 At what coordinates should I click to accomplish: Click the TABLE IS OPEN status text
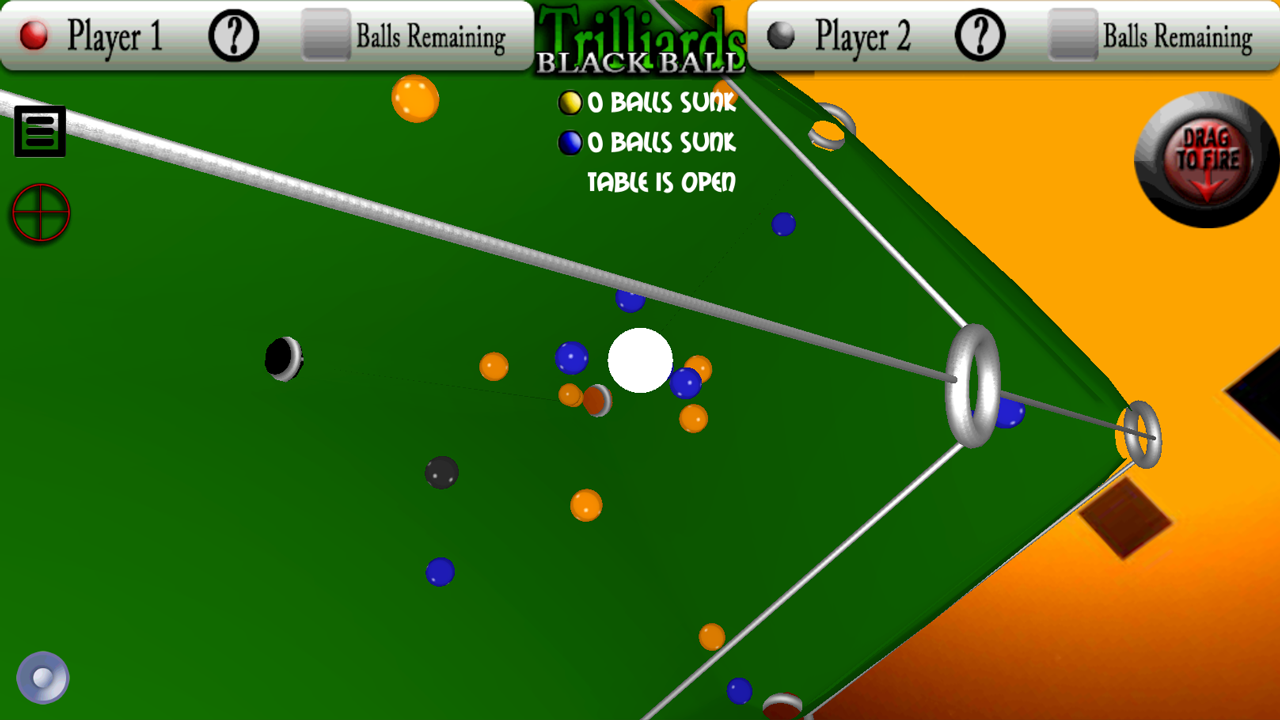click(x=661, y=183)
